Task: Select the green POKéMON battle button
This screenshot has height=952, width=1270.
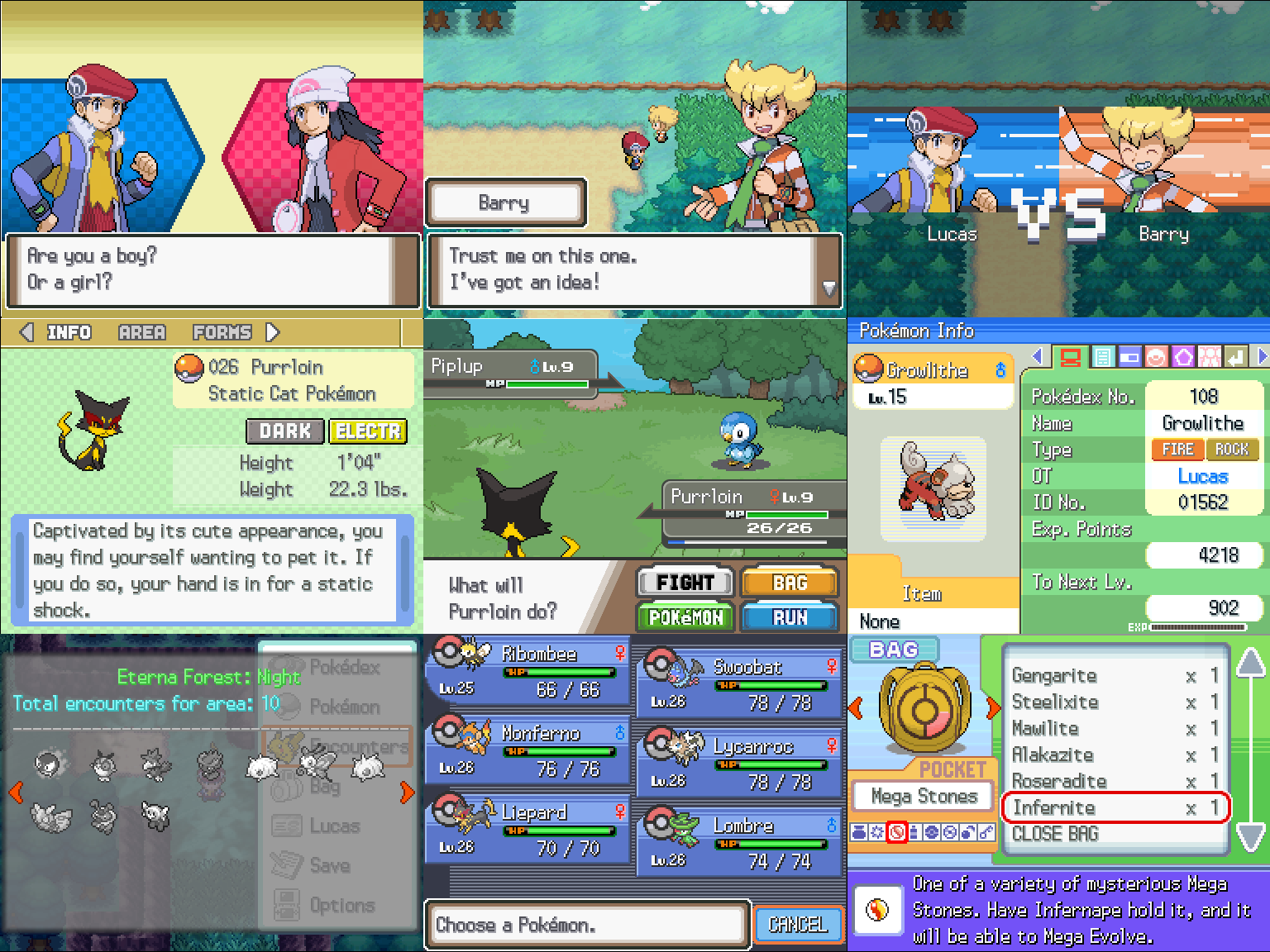Action: 685,617
